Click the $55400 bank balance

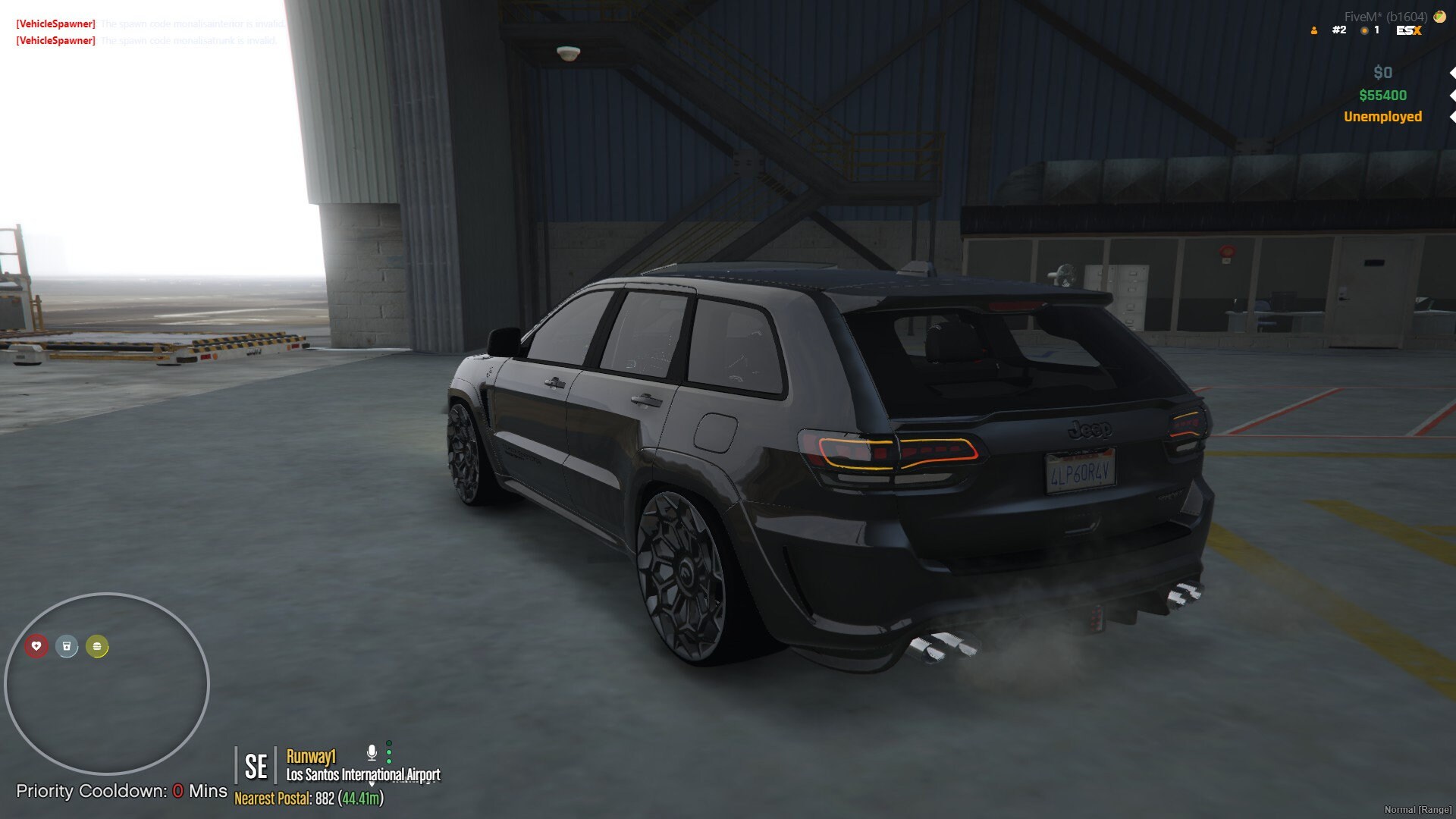coord(1384,96)
